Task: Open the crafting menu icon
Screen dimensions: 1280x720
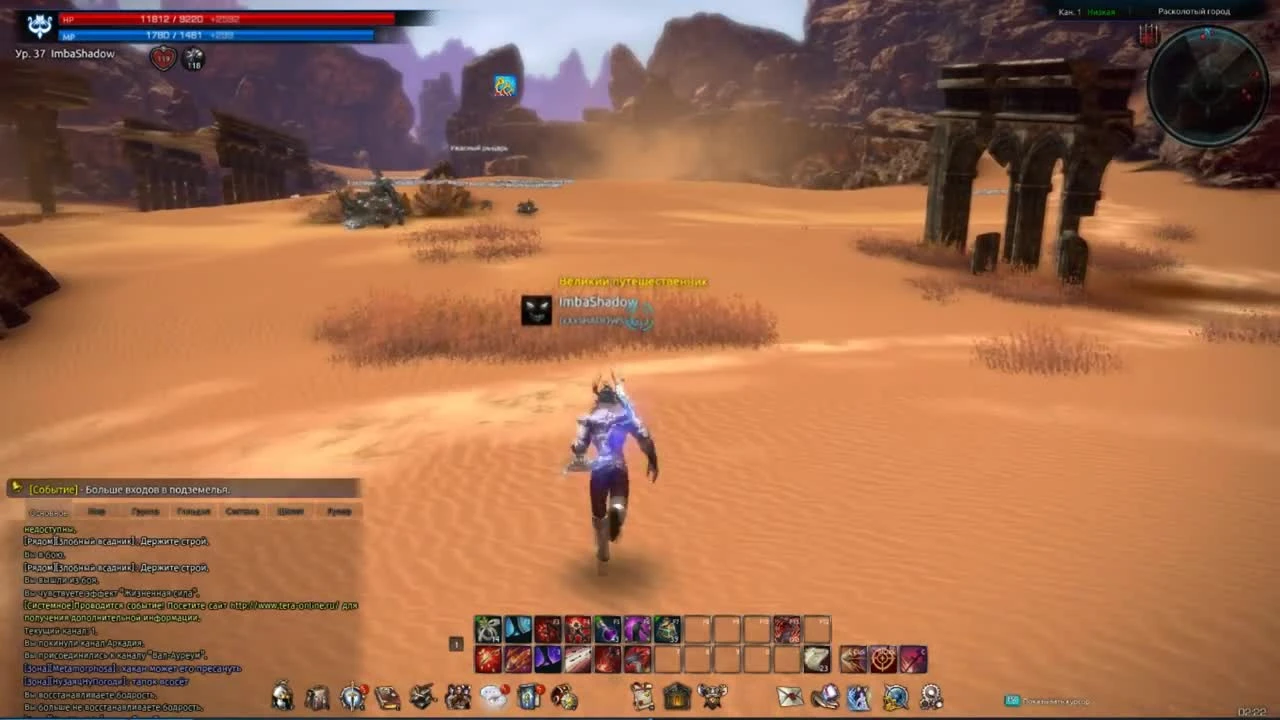Action: pos(423,697)
